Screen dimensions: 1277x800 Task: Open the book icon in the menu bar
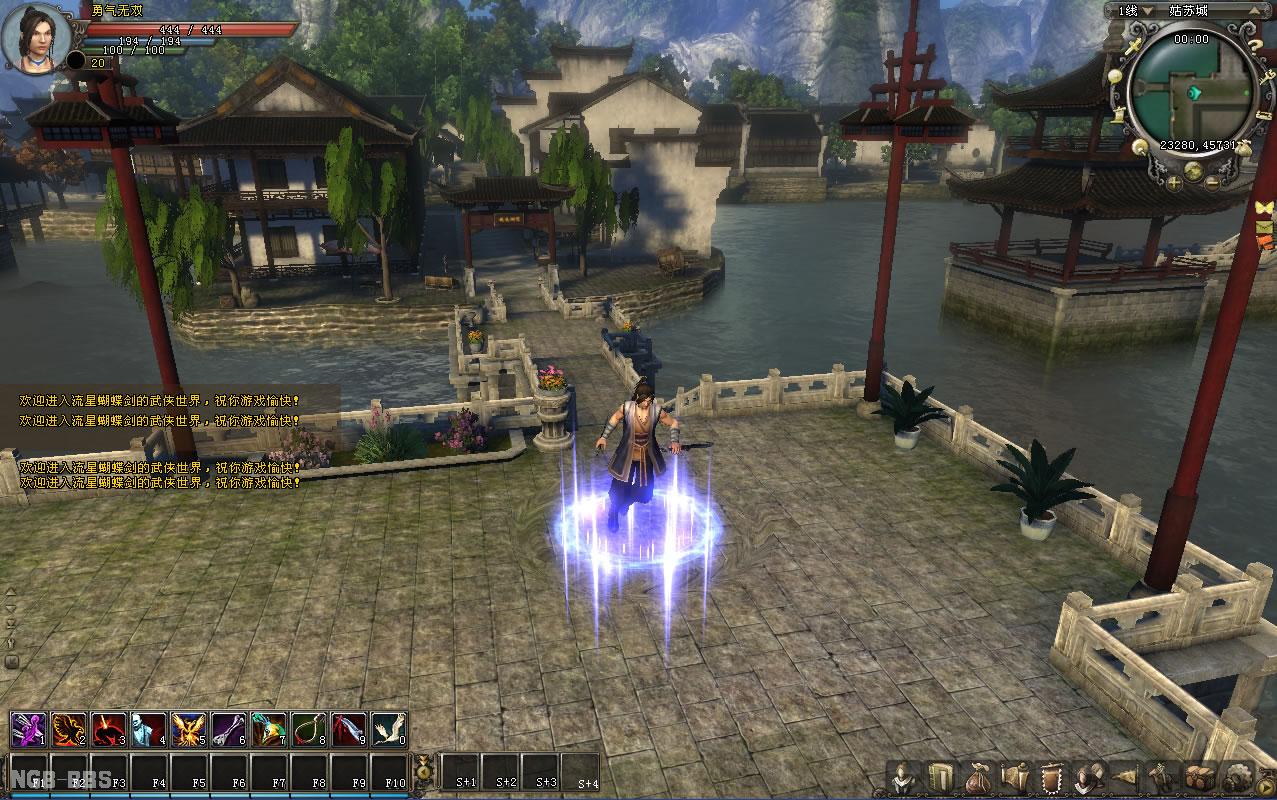(x=940, y=778)
